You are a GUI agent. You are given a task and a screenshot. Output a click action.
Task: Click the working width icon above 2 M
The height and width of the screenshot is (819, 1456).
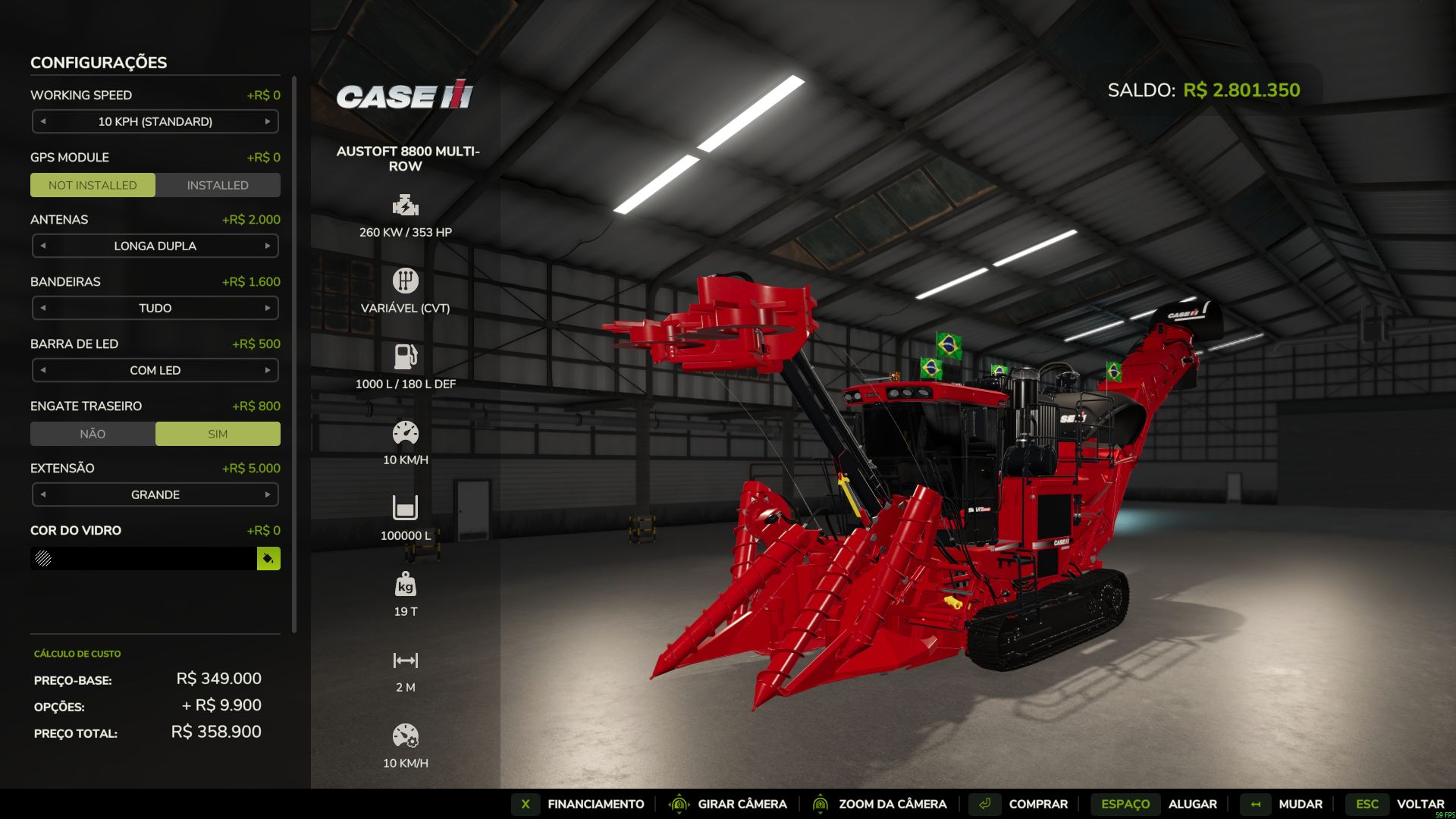click(406, 659)
